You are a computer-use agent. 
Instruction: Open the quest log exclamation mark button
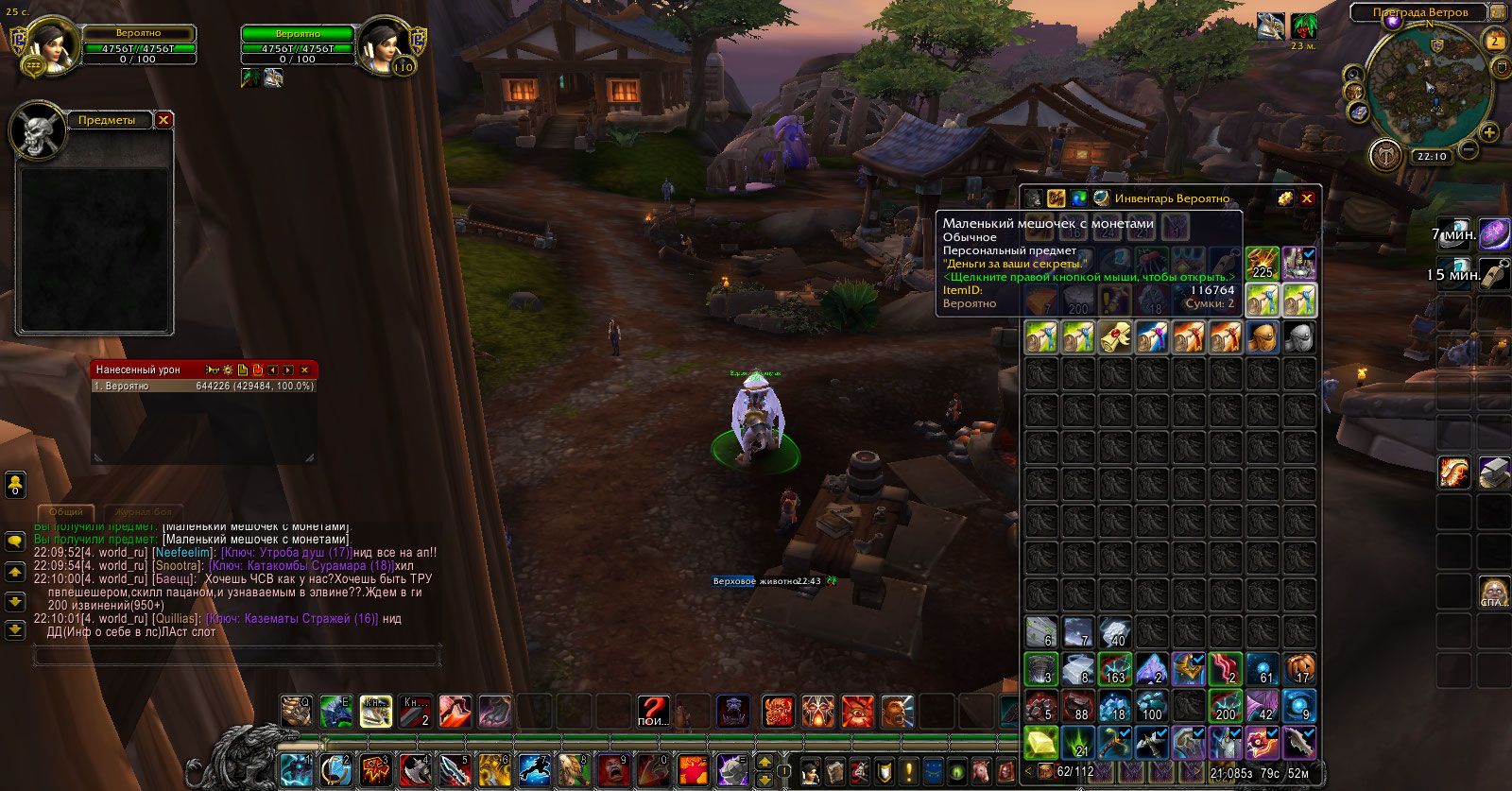click(x=908, y=771)
